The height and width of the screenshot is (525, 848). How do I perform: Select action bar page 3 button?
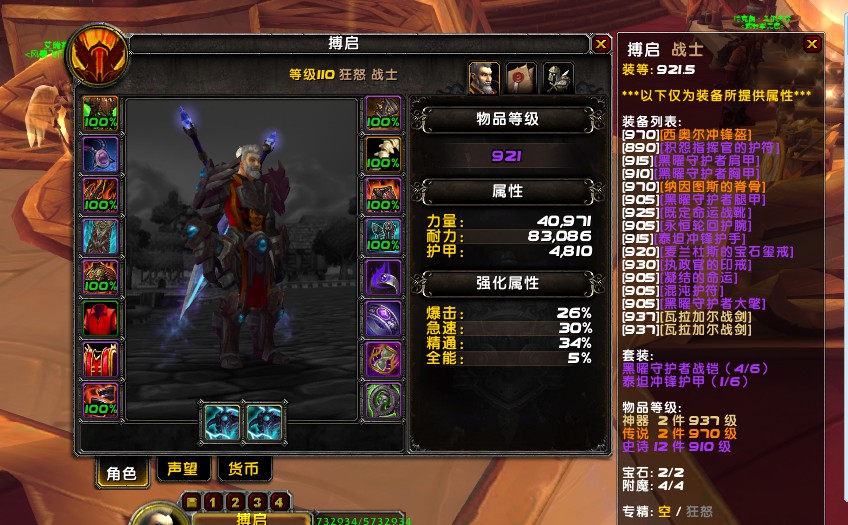tap(257, 501)
